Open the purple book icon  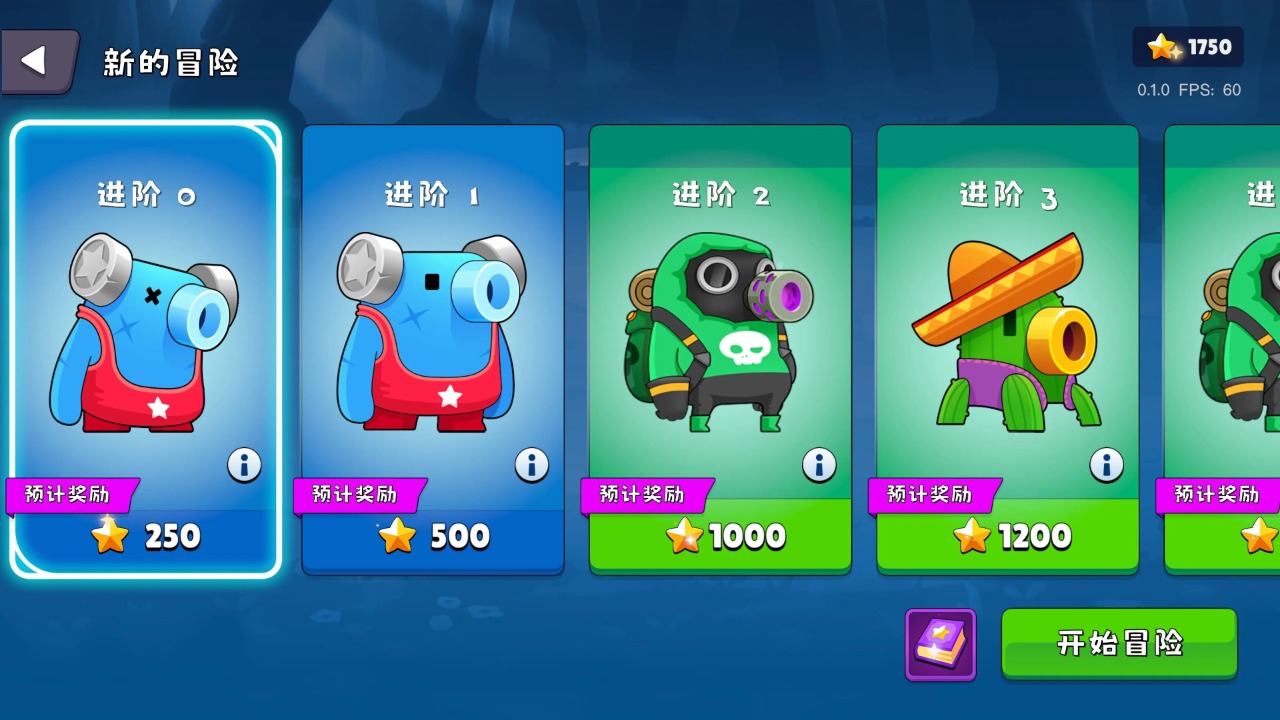(940, 644)
